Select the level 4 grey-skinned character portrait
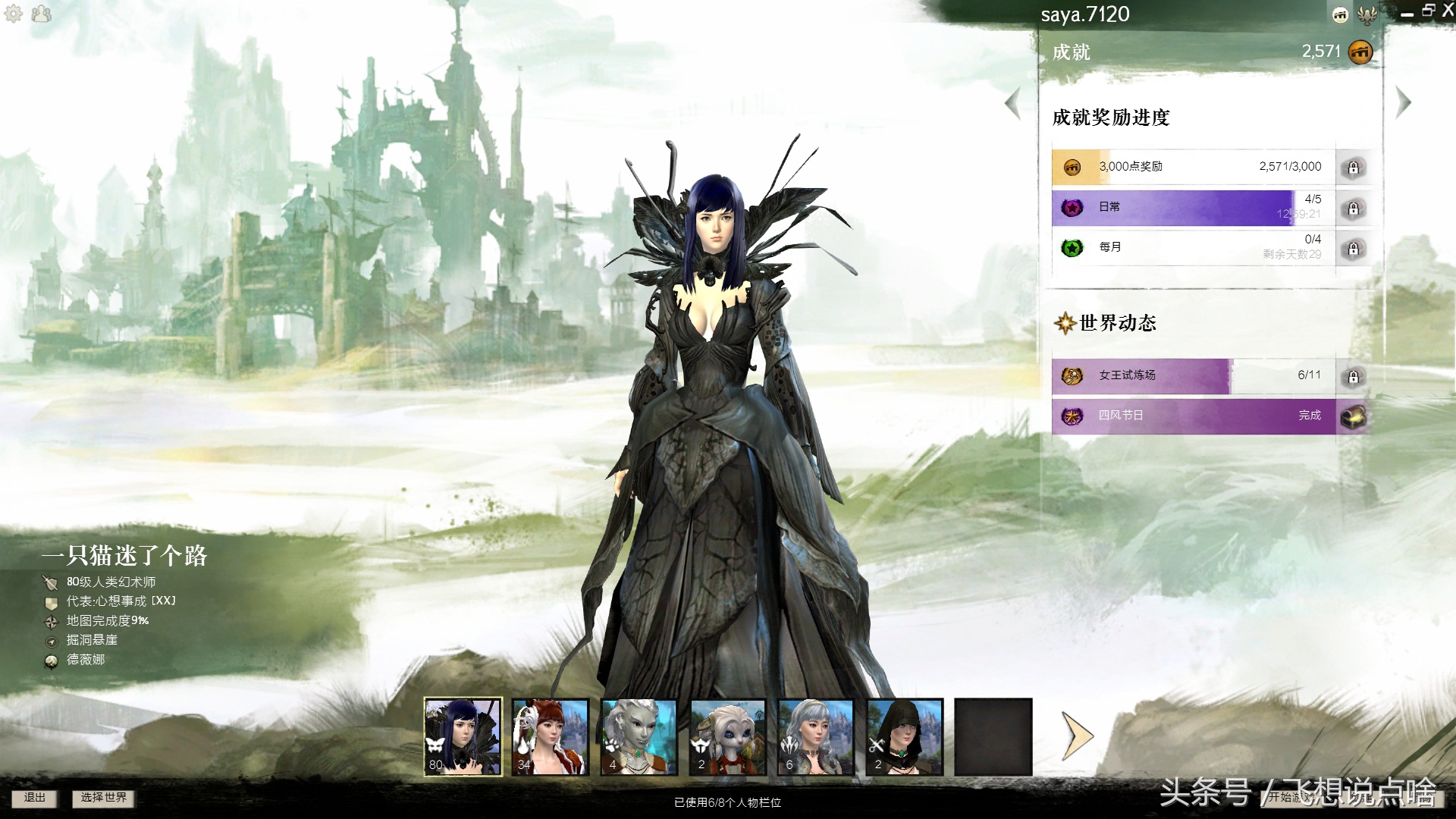 639,736
